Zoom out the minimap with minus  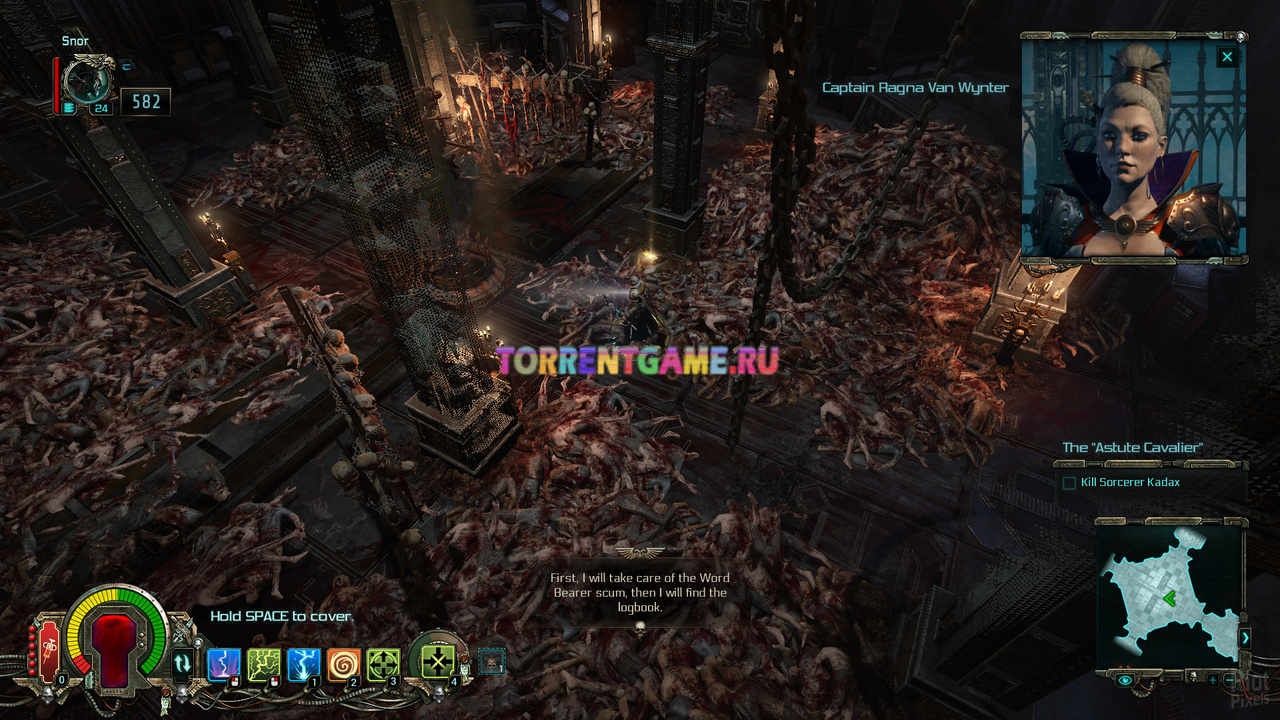pos(1229,680)
